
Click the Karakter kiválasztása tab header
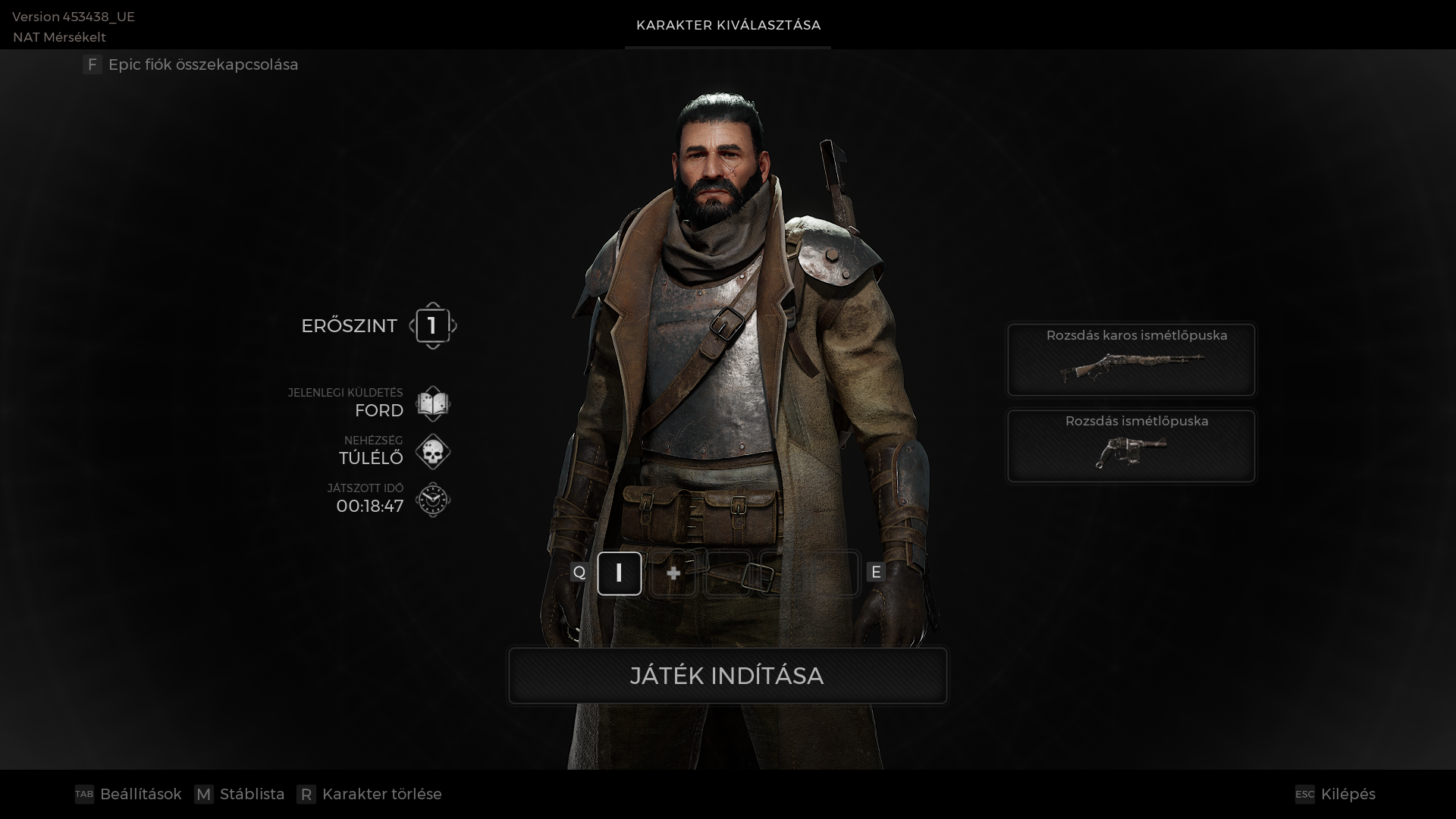[728, 25]
